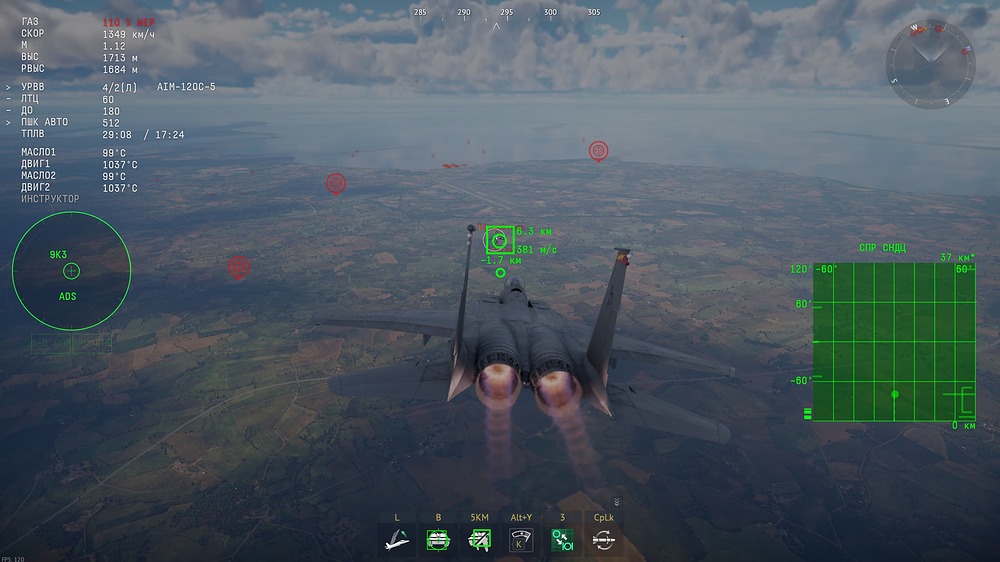Select the locked target's green square marker
Image resolution: width=1000 pixels, height=562 pixels.
tap(499, 240)
